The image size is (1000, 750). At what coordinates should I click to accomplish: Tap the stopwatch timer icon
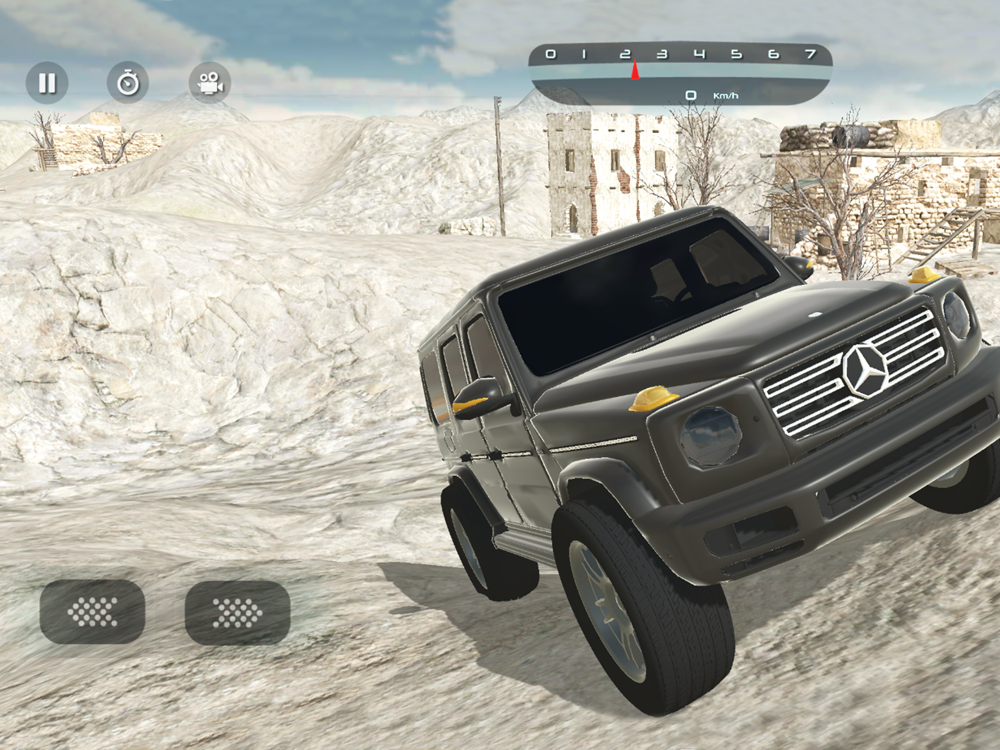[128, 83]
